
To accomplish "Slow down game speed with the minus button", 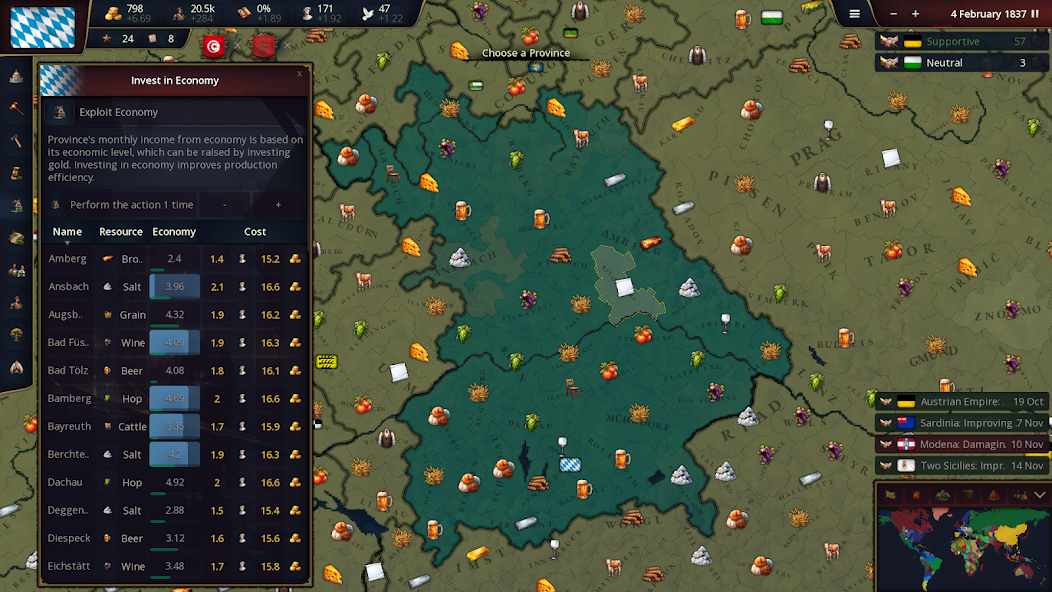I will [x=889, y=14].
